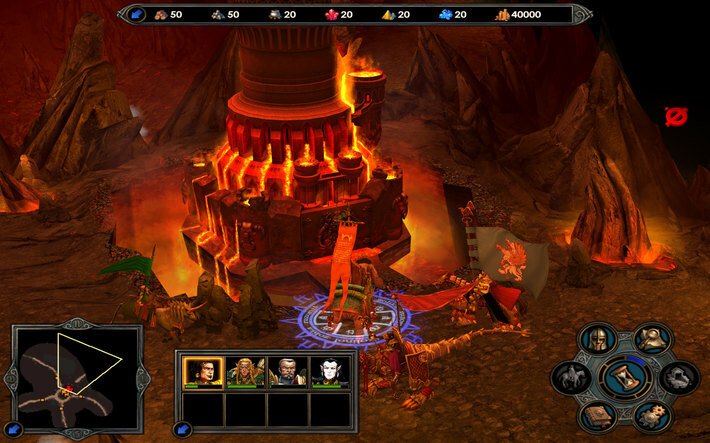
Task: Open the game options gears icon
Action: pos(654,415)
